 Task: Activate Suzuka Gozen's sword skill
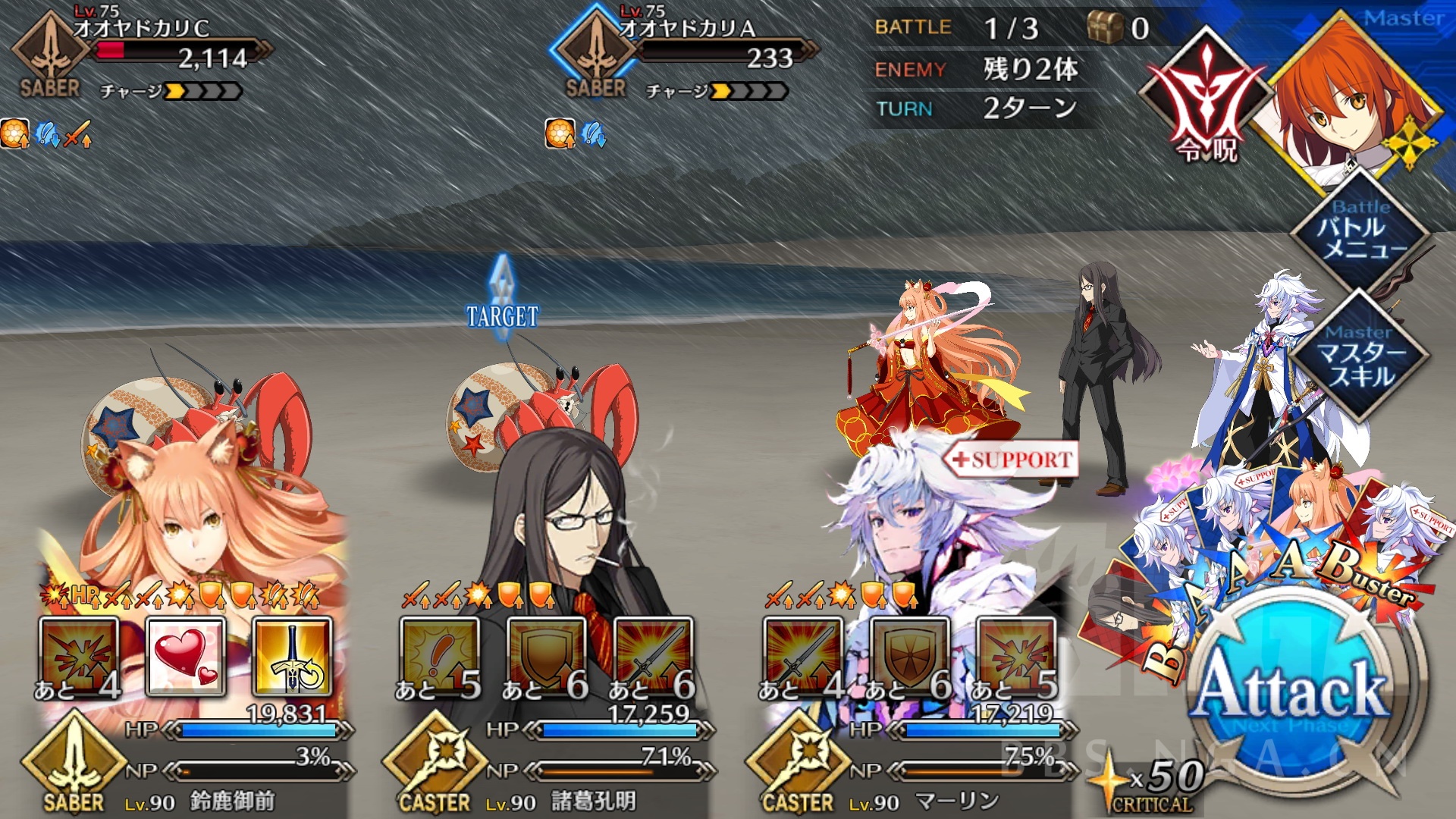[x=293, y=656]
